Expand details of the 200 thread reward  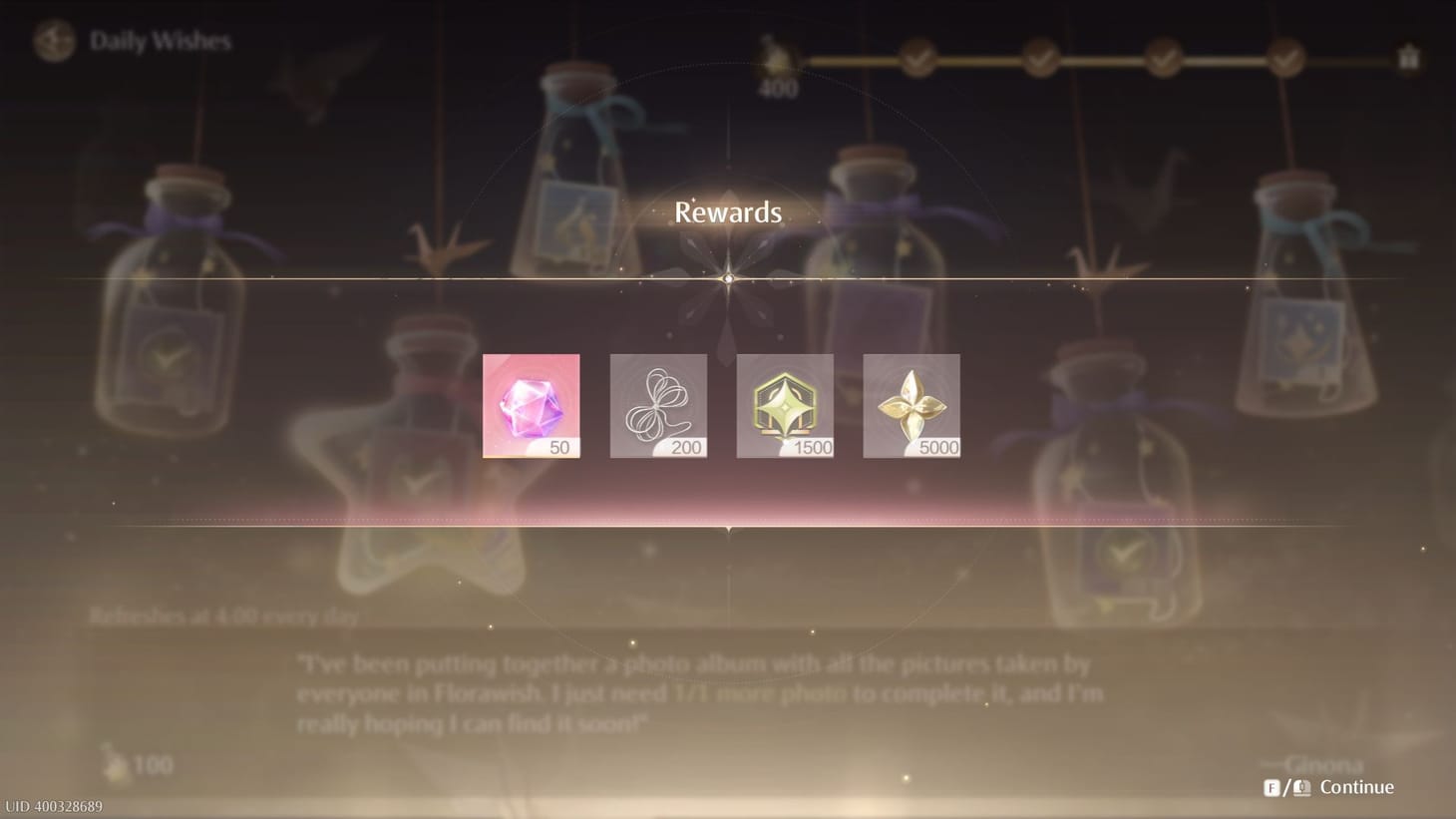pyautogui.click(x=658, y=404)
